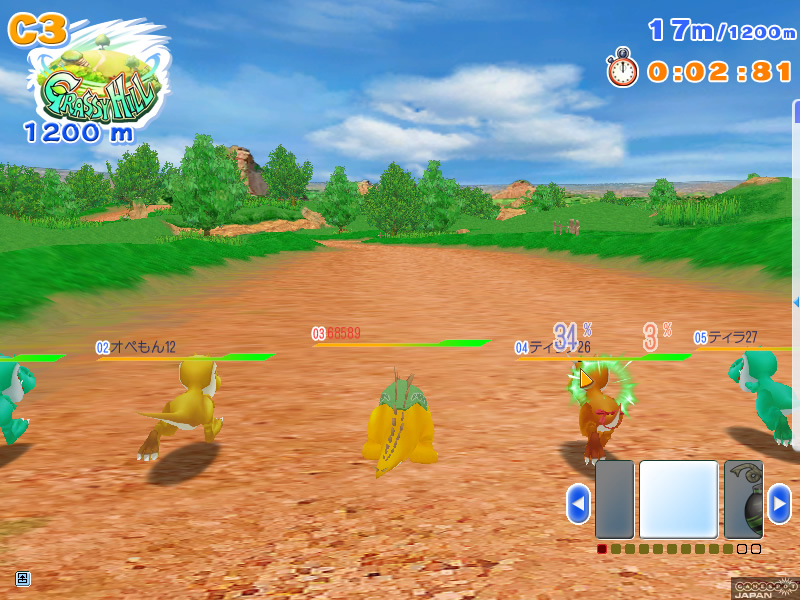Select the bomb item slot
The image size is (800, 600).
coord(744,500)
